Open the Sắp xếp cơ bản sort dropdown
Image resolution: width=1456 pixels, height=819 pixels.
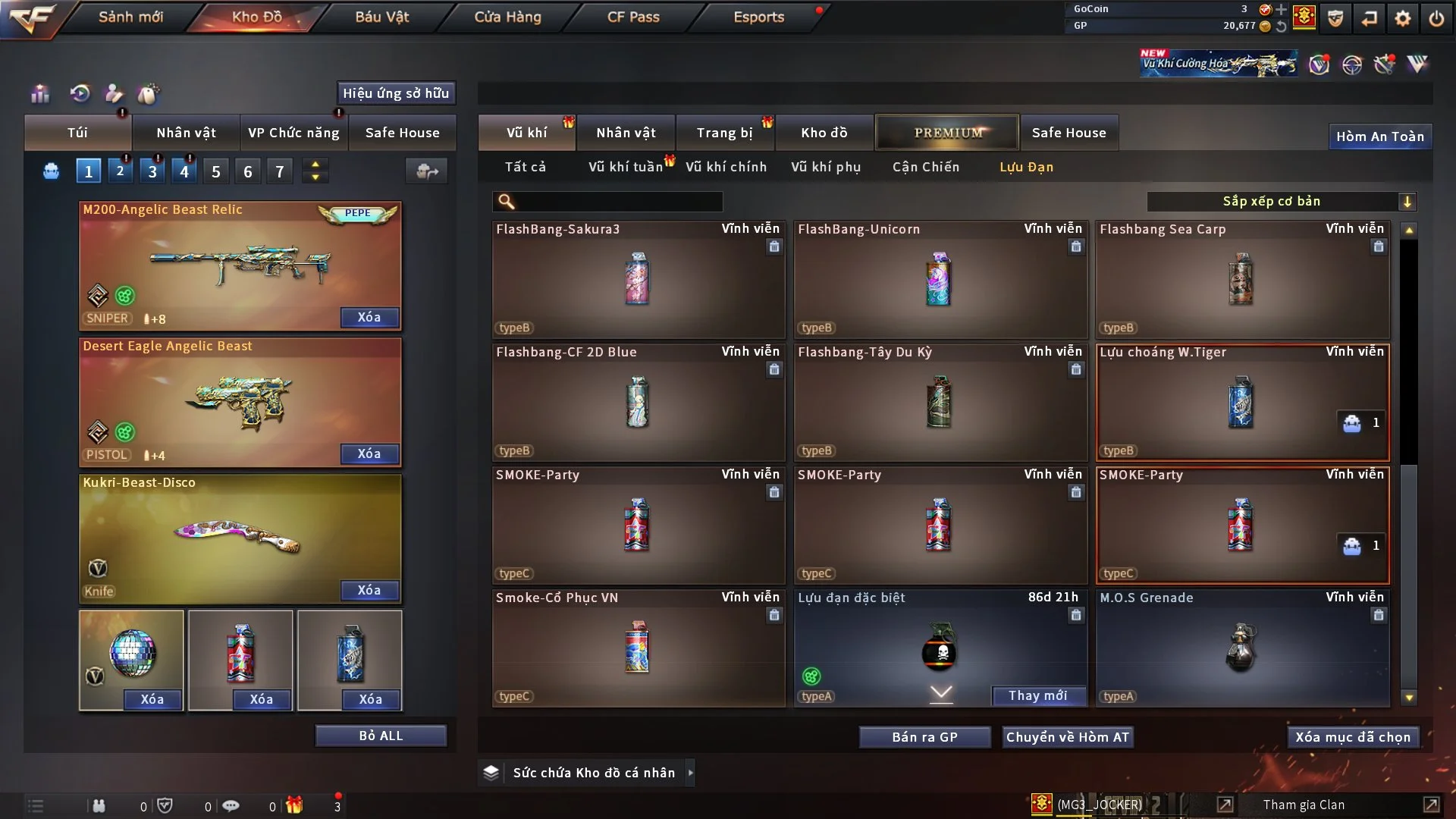(x=1281, y=201)
